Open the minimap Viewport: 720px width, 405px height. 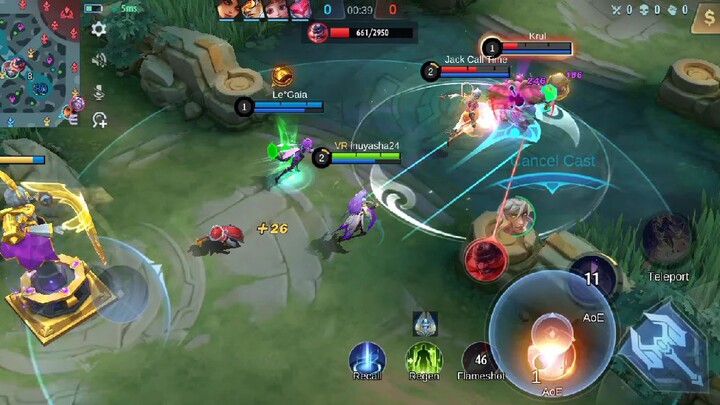[40, 62]
